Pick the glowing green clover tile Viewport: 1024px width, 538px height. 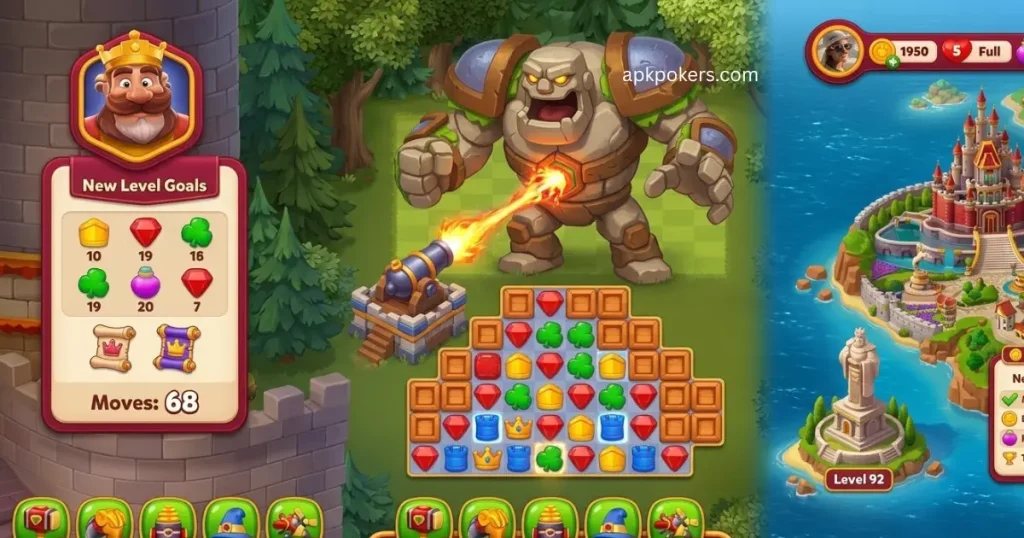549,459
